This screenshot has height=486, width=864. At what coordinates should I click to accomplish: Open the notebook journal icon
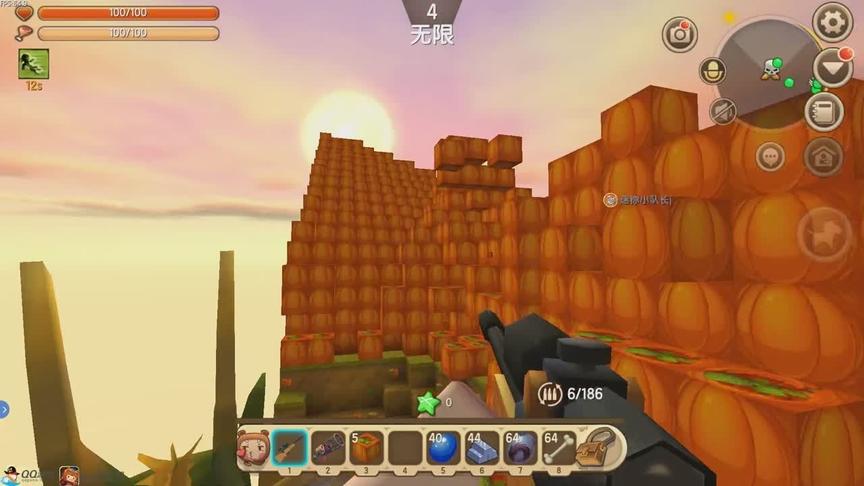pos(824,111)
